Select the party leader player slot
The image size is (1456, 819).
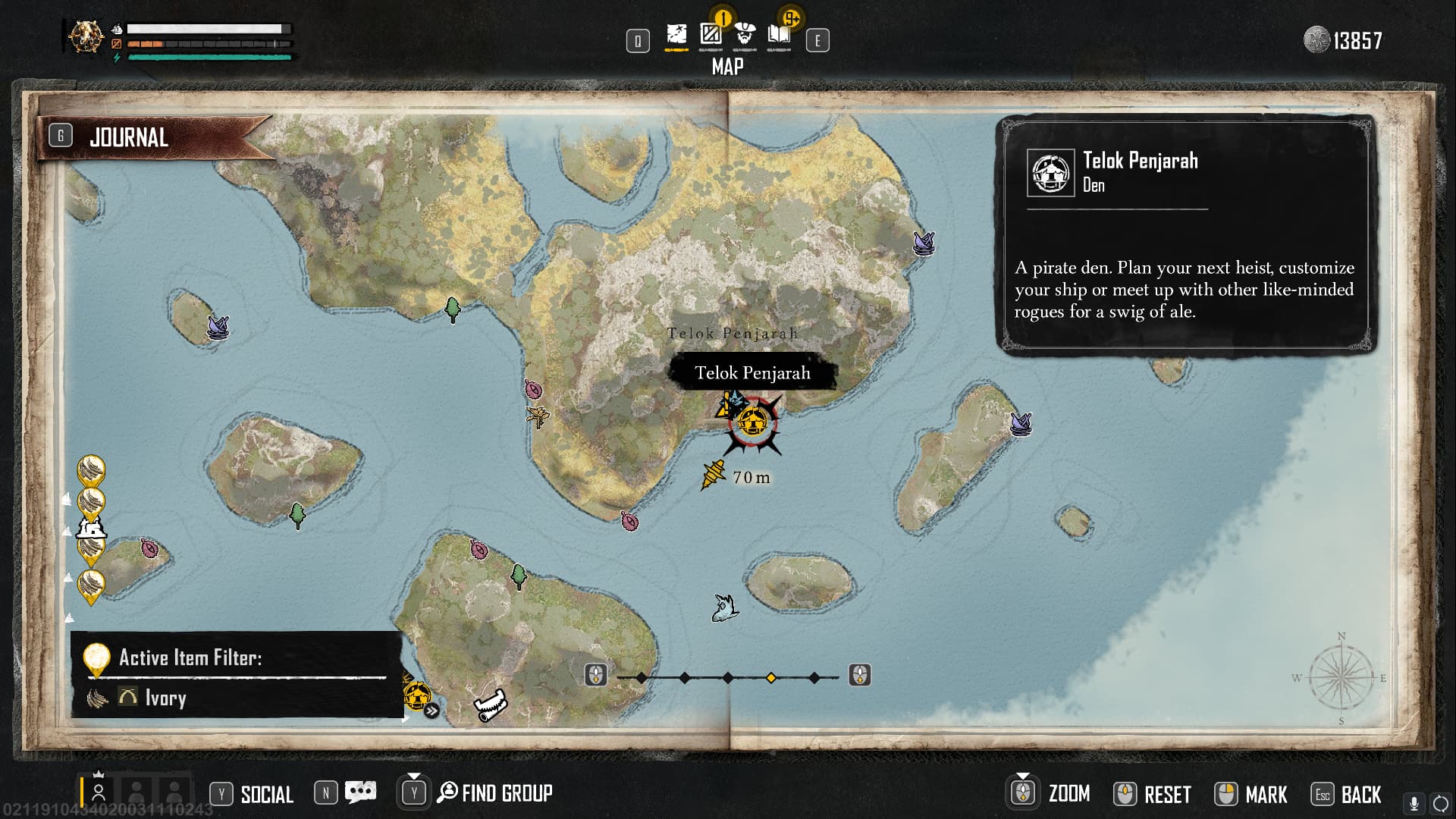[99, 792]
